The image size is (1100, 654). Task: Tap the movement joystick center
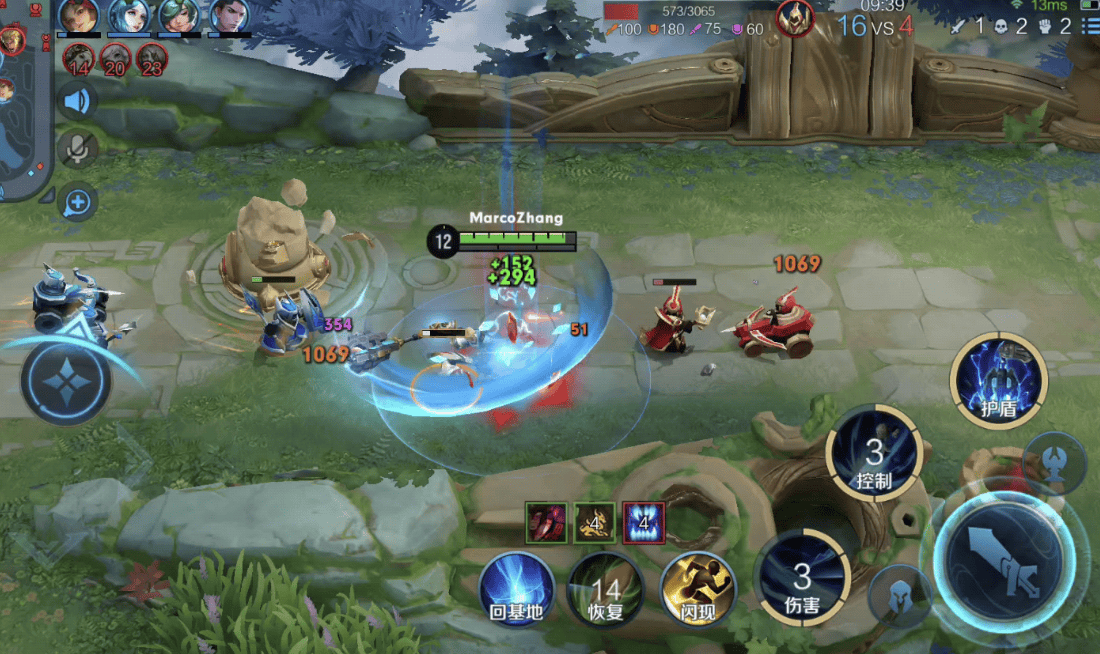[66, 381]
